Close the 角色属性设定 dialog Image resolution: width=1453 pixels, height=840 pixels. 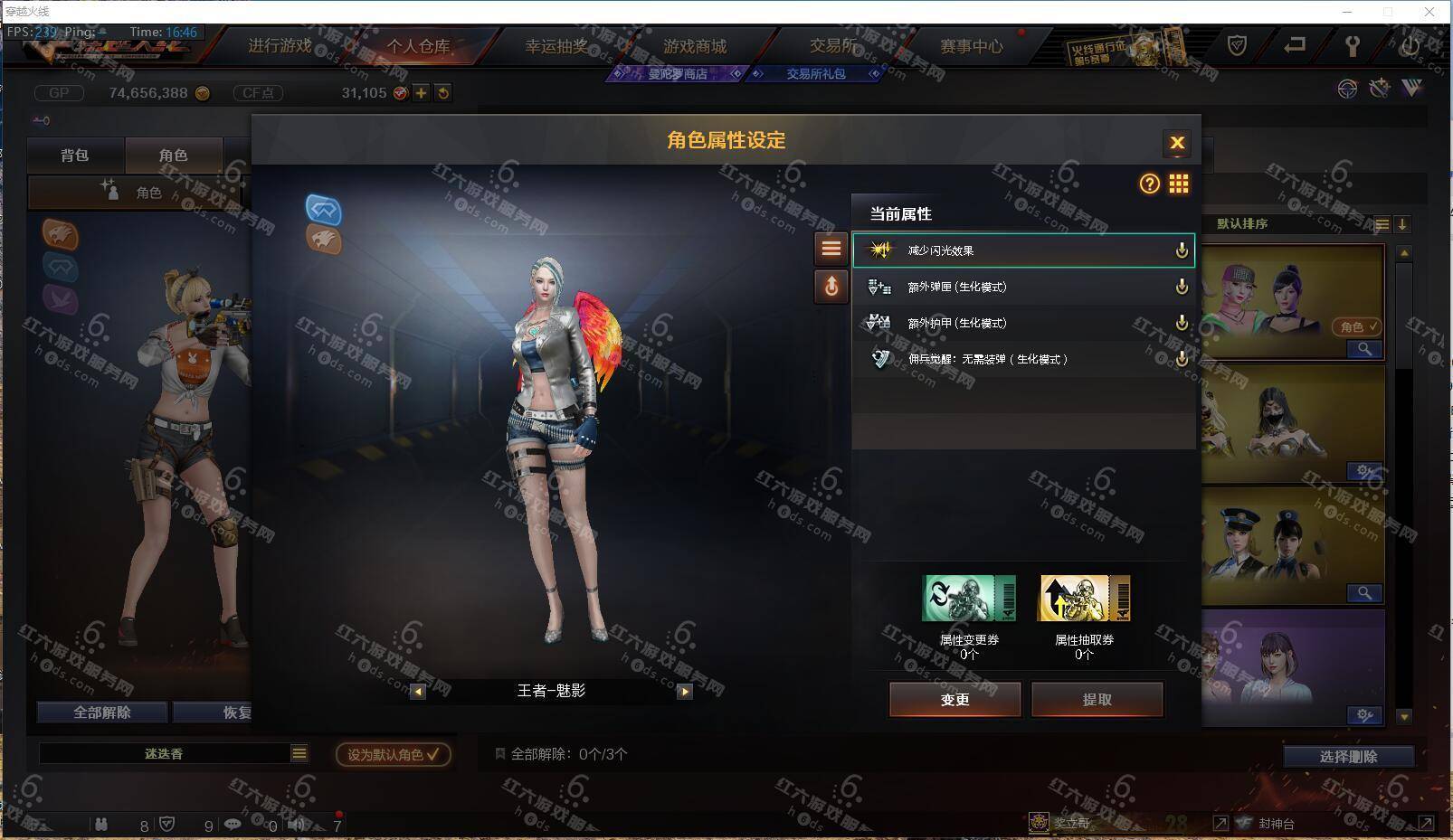(1176, 143)
